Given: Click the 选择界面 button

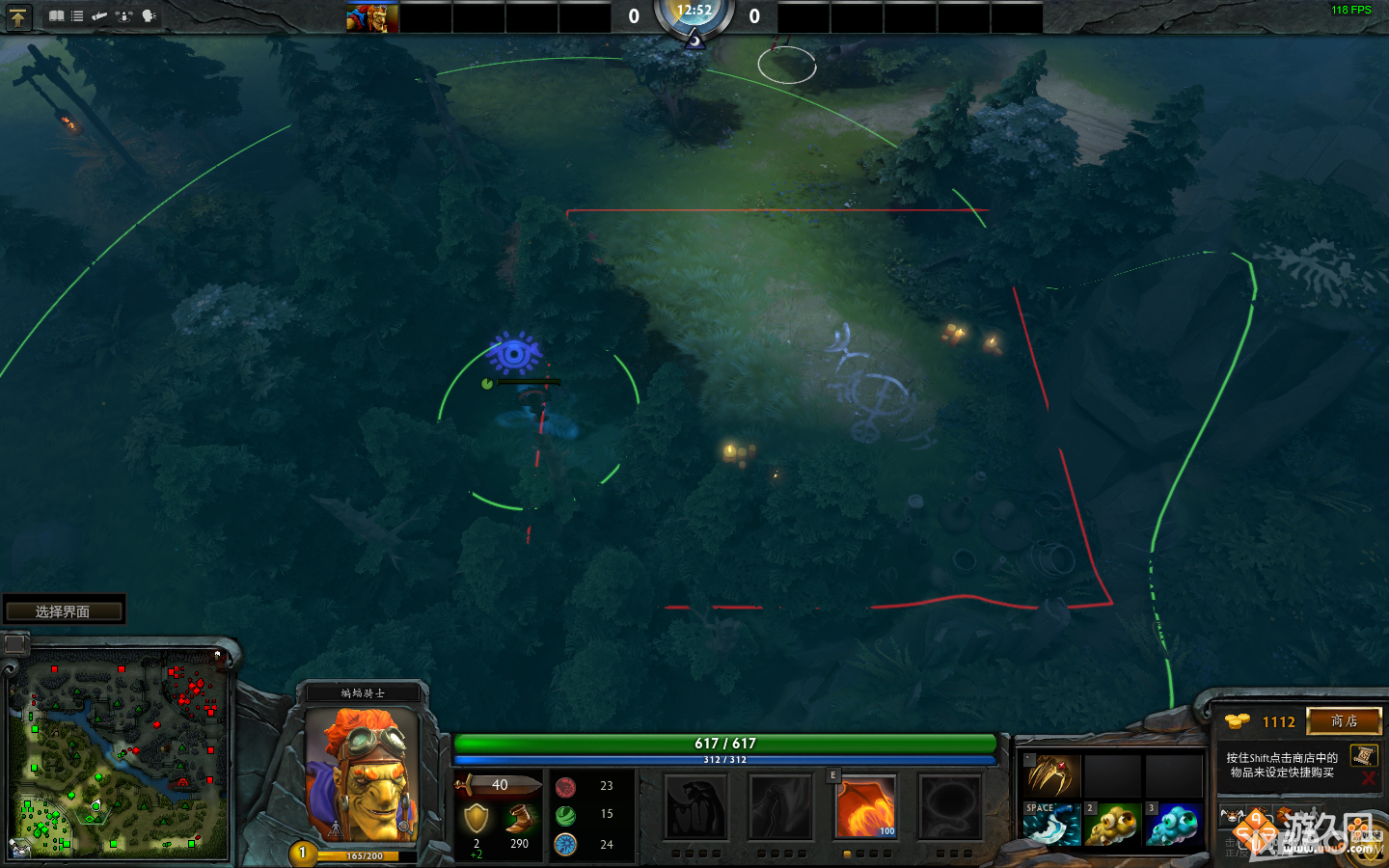Looking at the screenshot, I should 64,609.
